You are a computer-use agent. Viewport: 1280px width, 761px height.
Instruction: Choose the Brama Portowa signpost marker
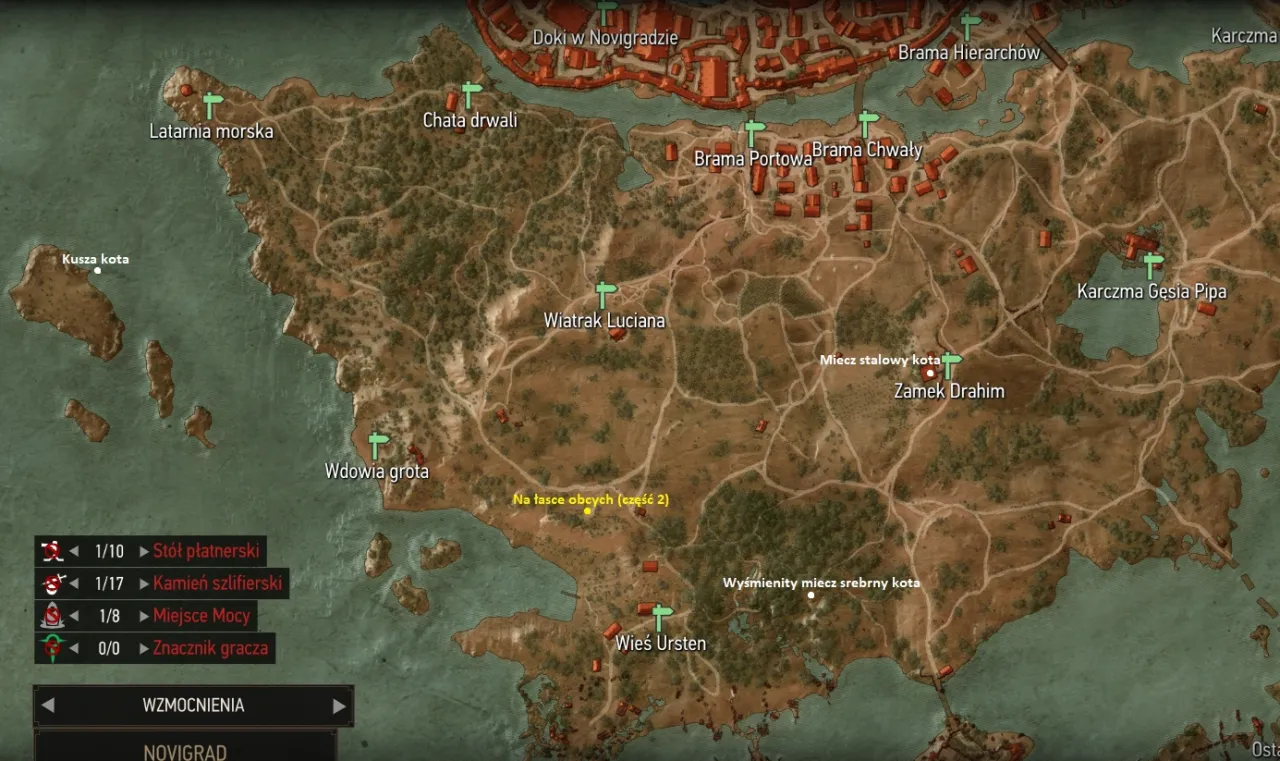(753, 132)
